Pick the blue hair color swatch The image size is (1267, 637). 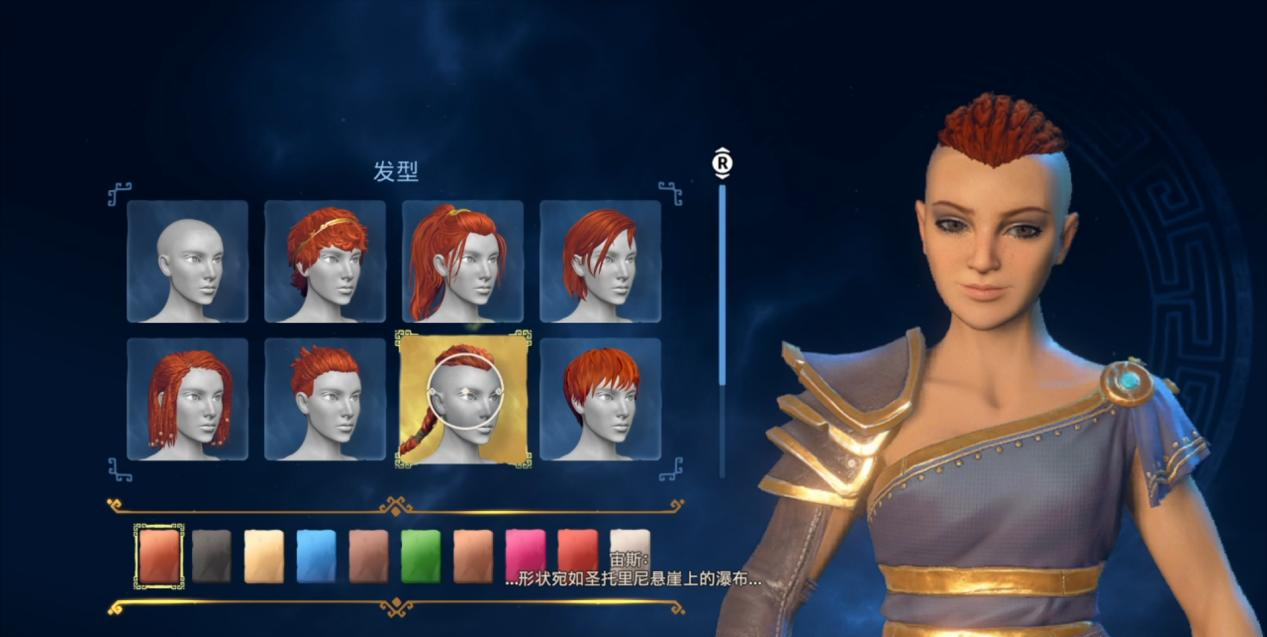[x=316, y=555]
